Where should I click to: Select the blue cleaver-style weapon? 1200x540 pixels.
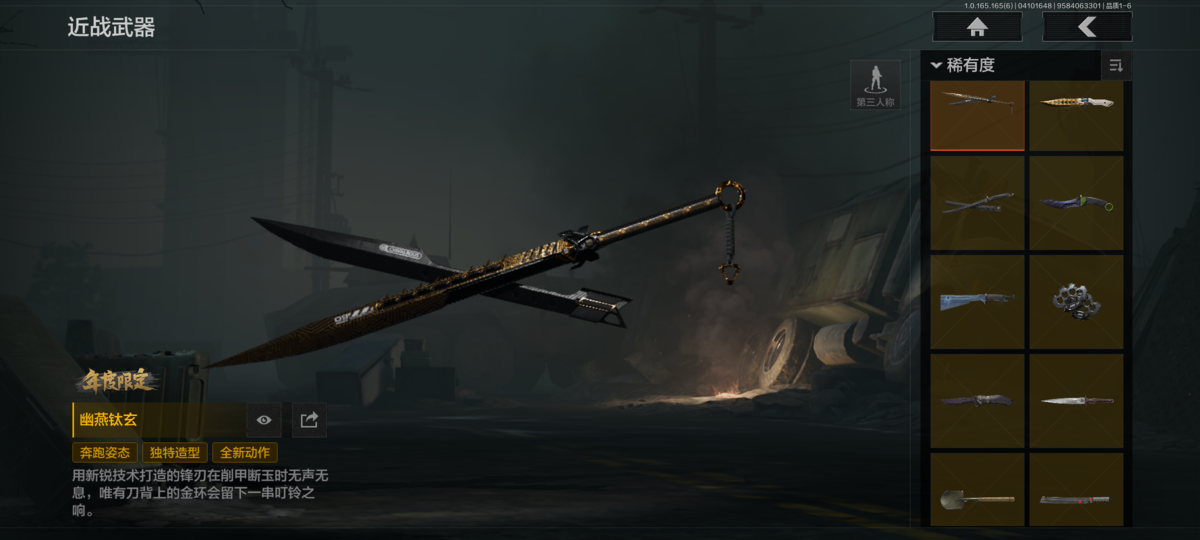(977, 302)
